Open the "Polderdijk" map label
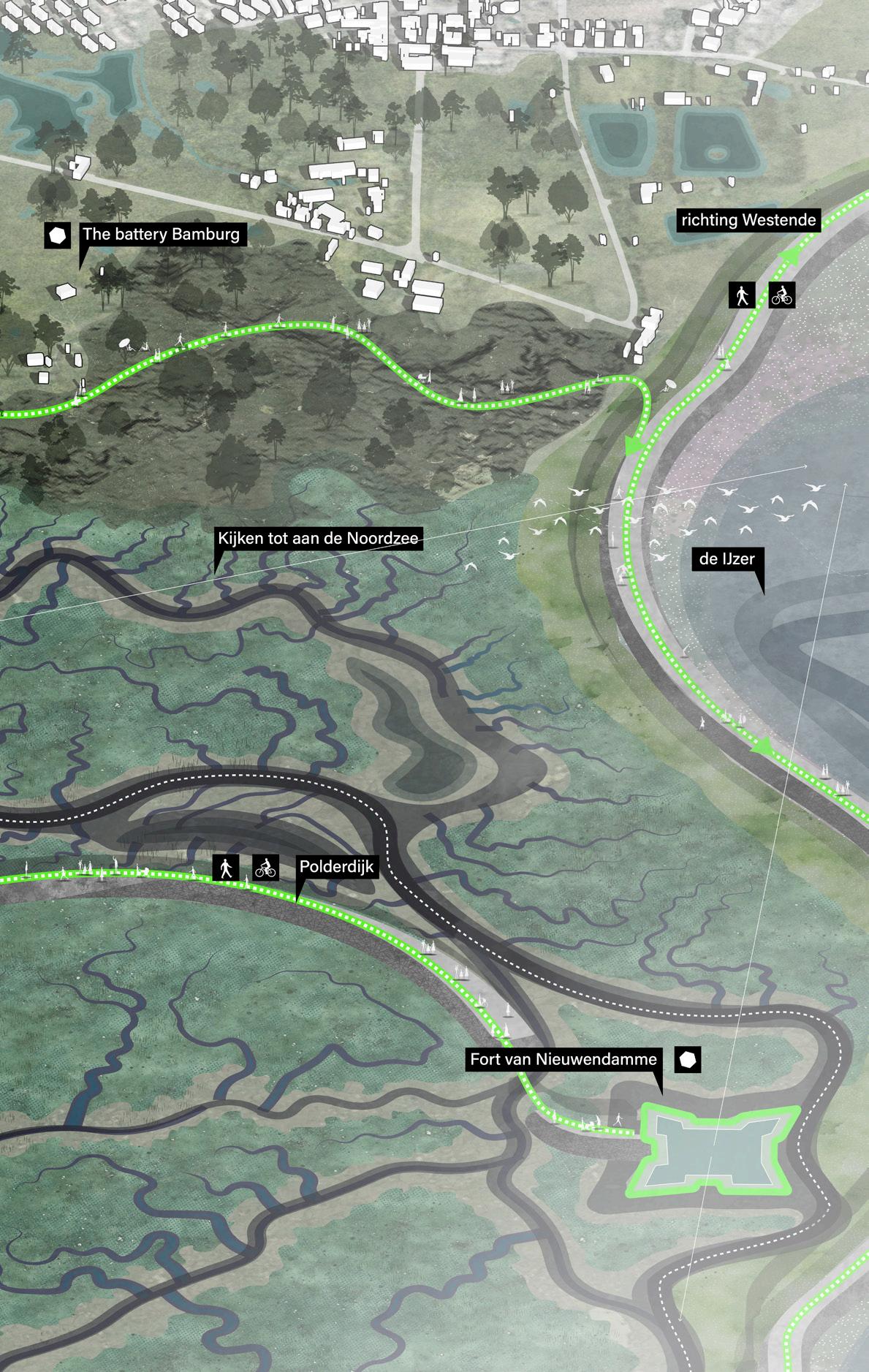 point(336,868)
